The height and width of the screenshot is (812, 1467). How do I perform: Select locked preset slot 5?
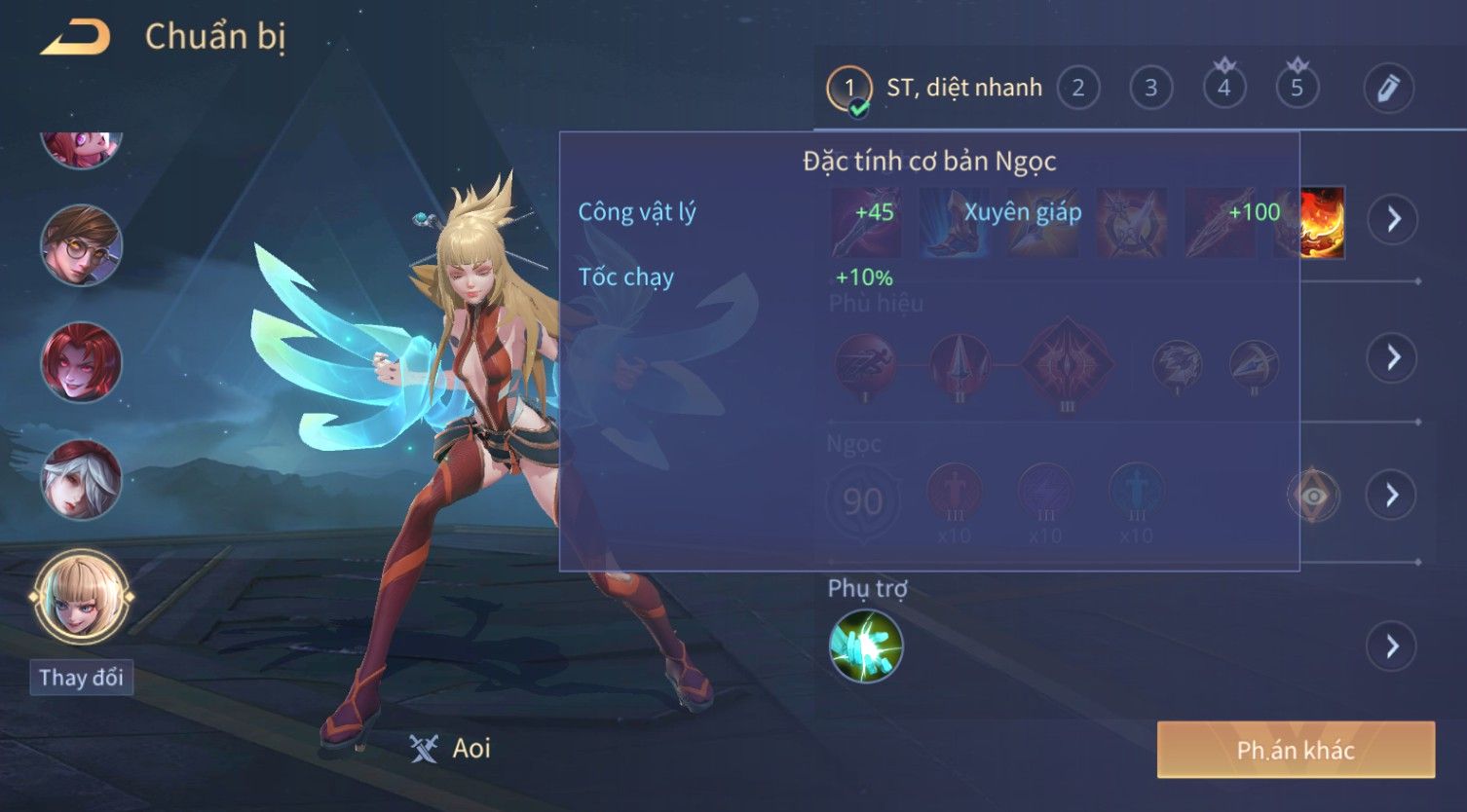[1297, 89]
